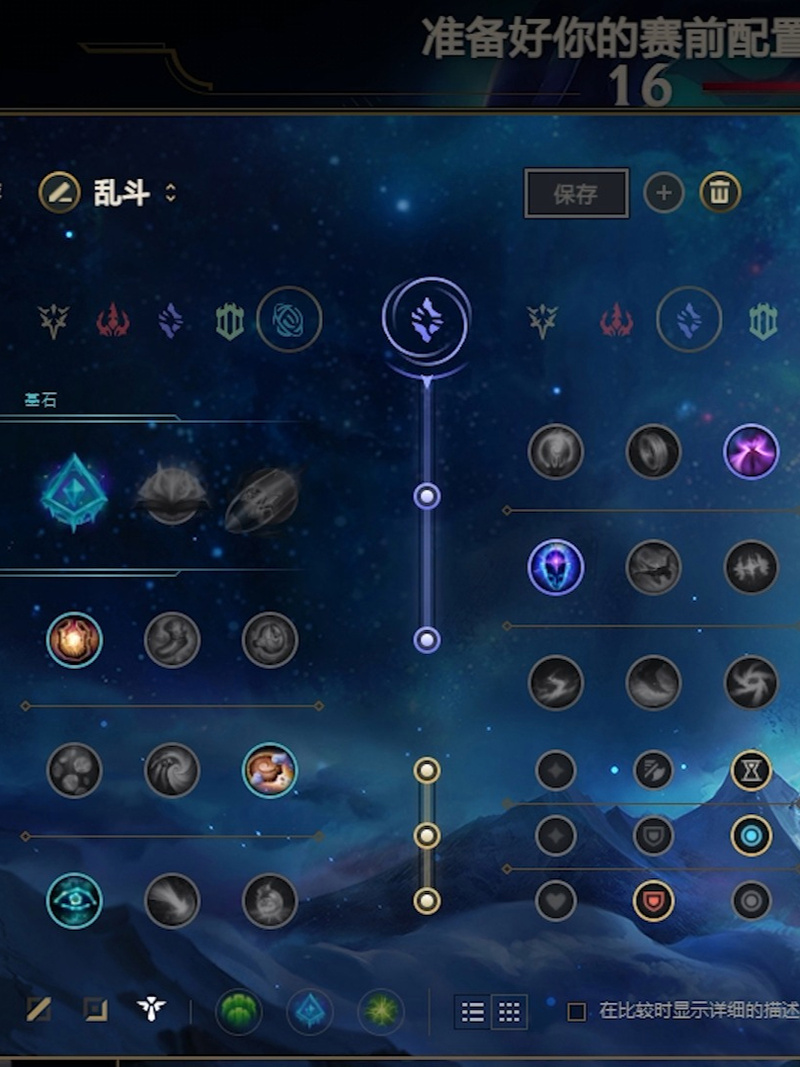Pick the First Strike keystone
The width and height of the screenshot is (800, 1067).
click(262, 498)
